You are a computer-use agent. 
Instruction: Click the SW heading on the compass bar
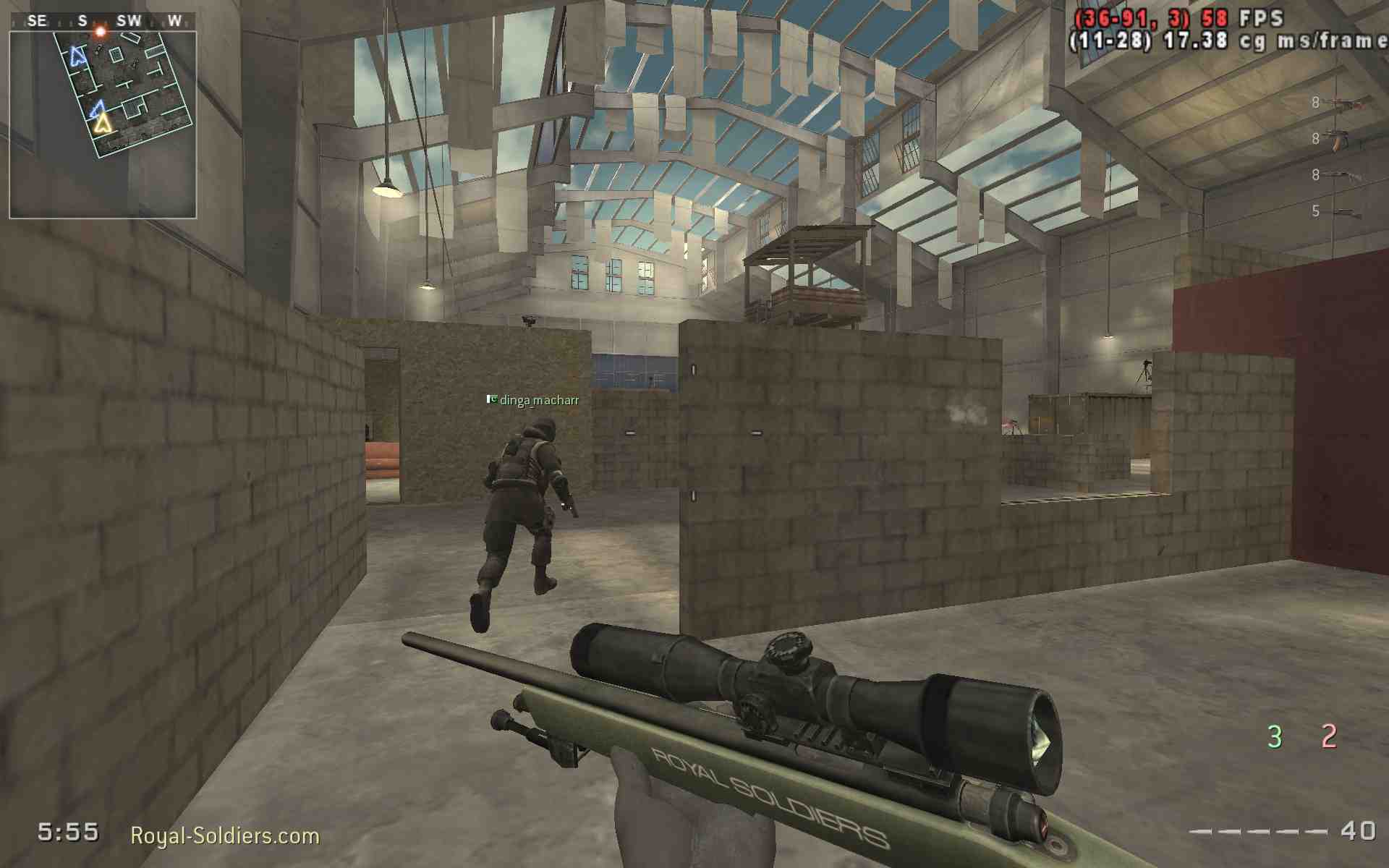point(128,20)
